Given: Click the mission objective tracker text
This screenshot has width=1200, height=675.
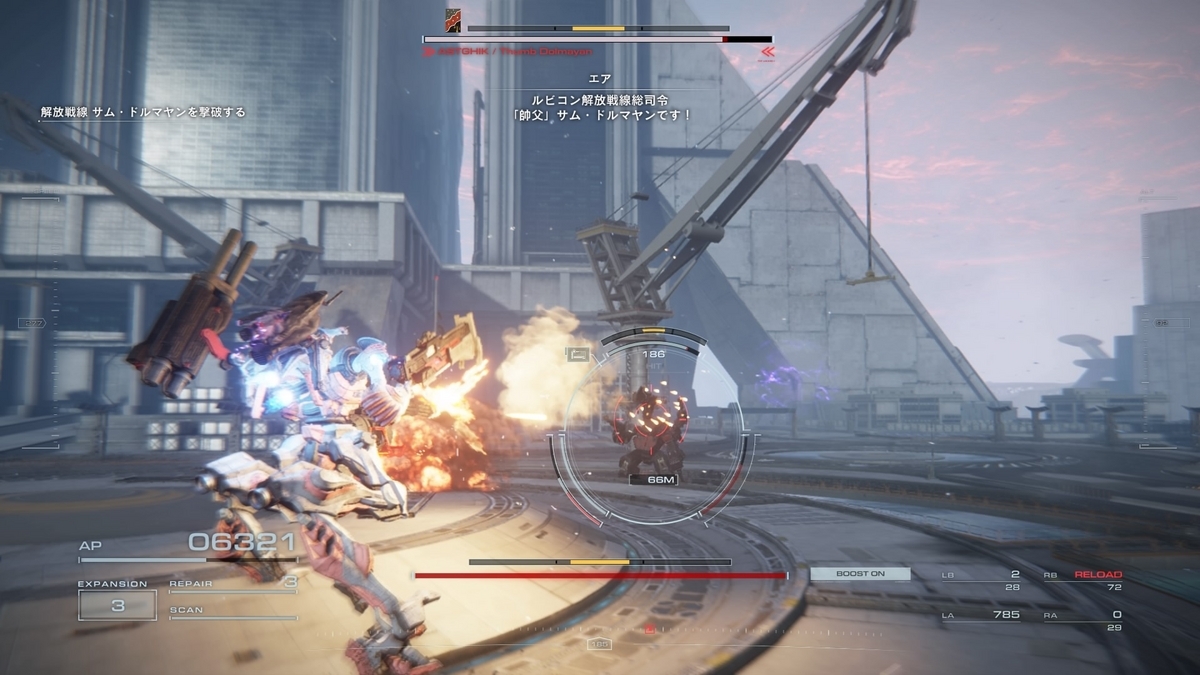Looking at the screenshot, I should [x=143, y=113].
